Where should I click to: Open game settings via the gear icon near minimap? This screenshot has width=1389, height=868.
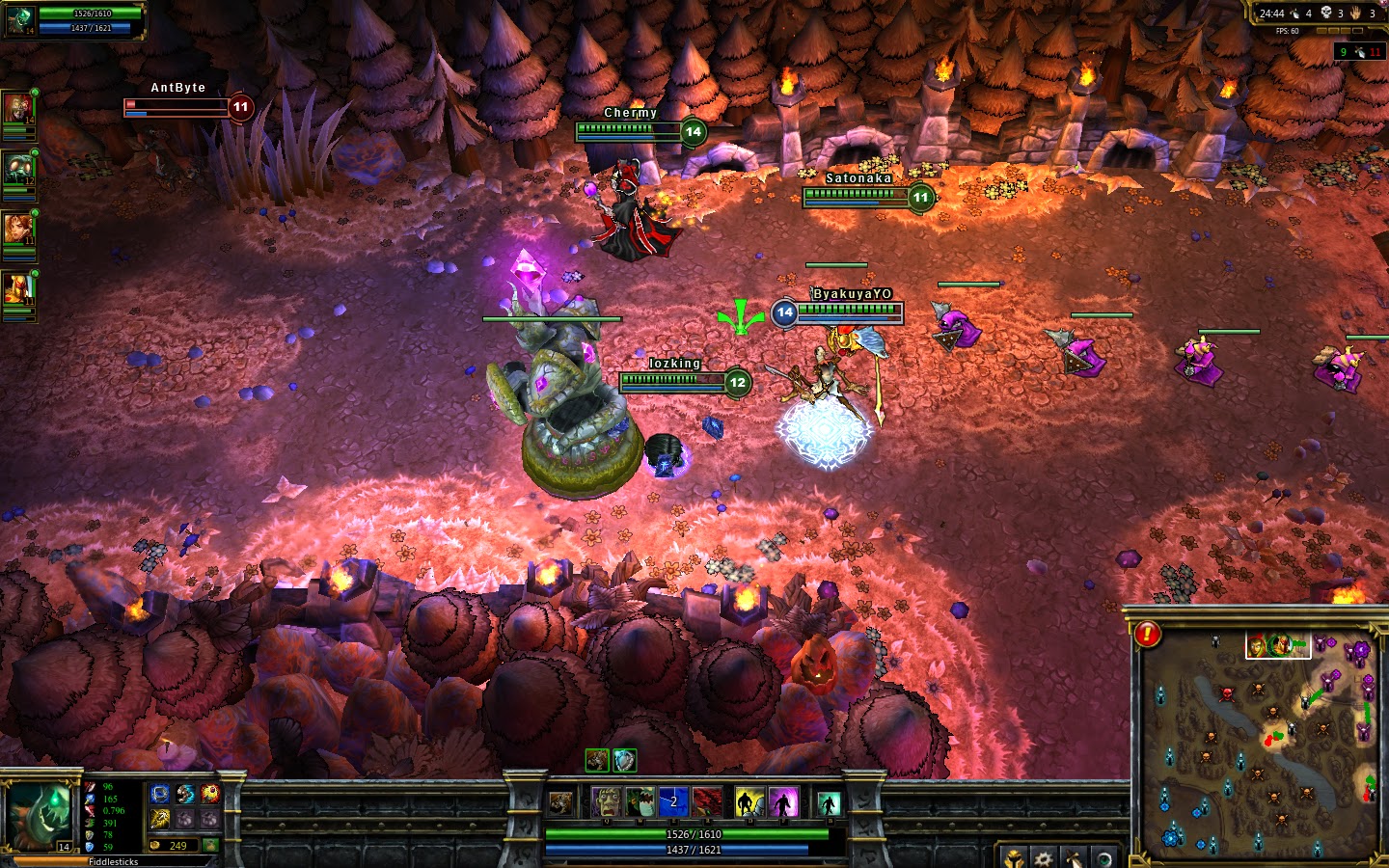point(1043,858)
